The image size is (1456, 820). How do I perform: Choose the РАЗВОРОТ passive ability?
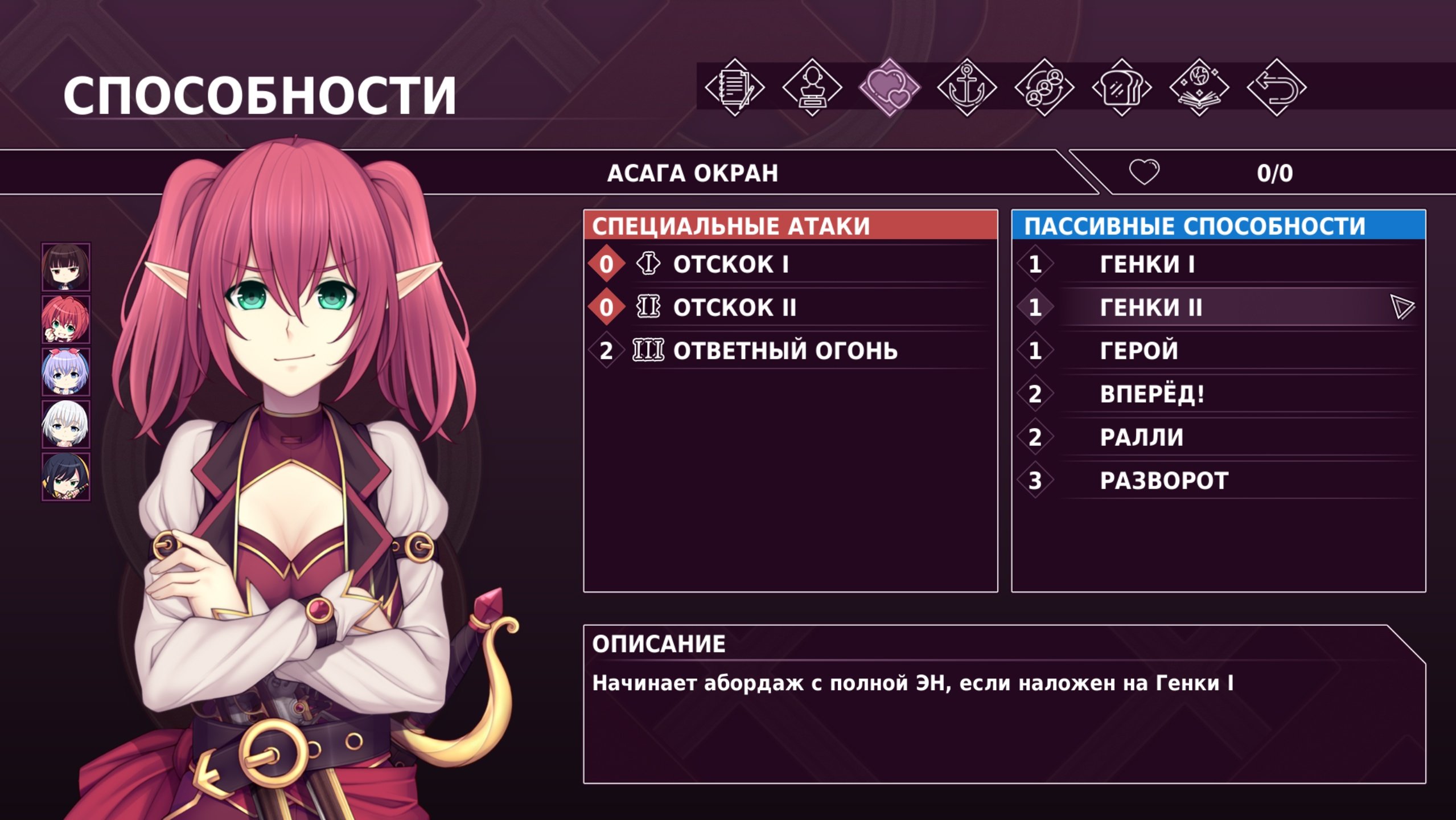click(x=1163, y=481)
